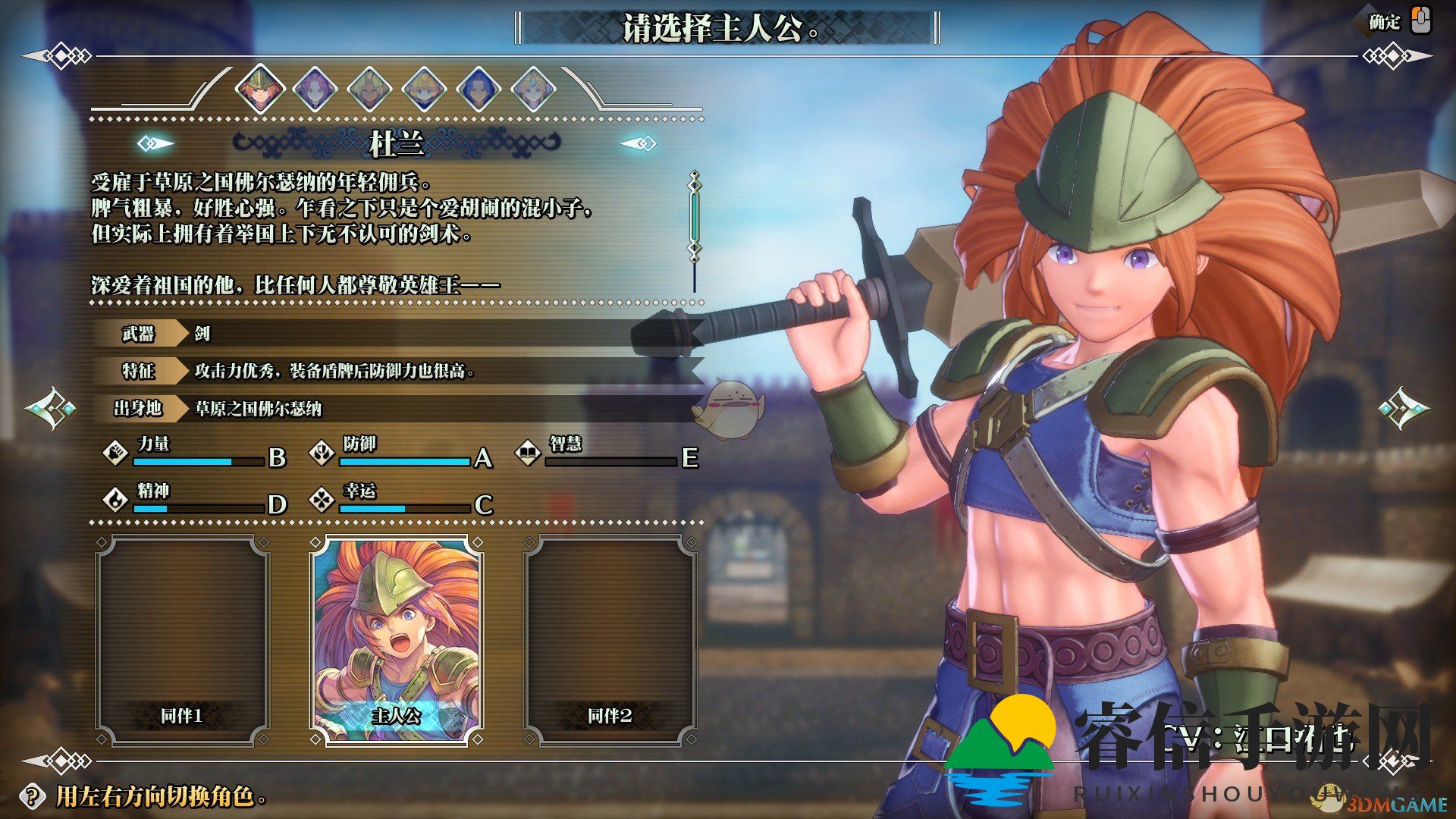Switch to previous character with left edge arrow

pos(50,409)
